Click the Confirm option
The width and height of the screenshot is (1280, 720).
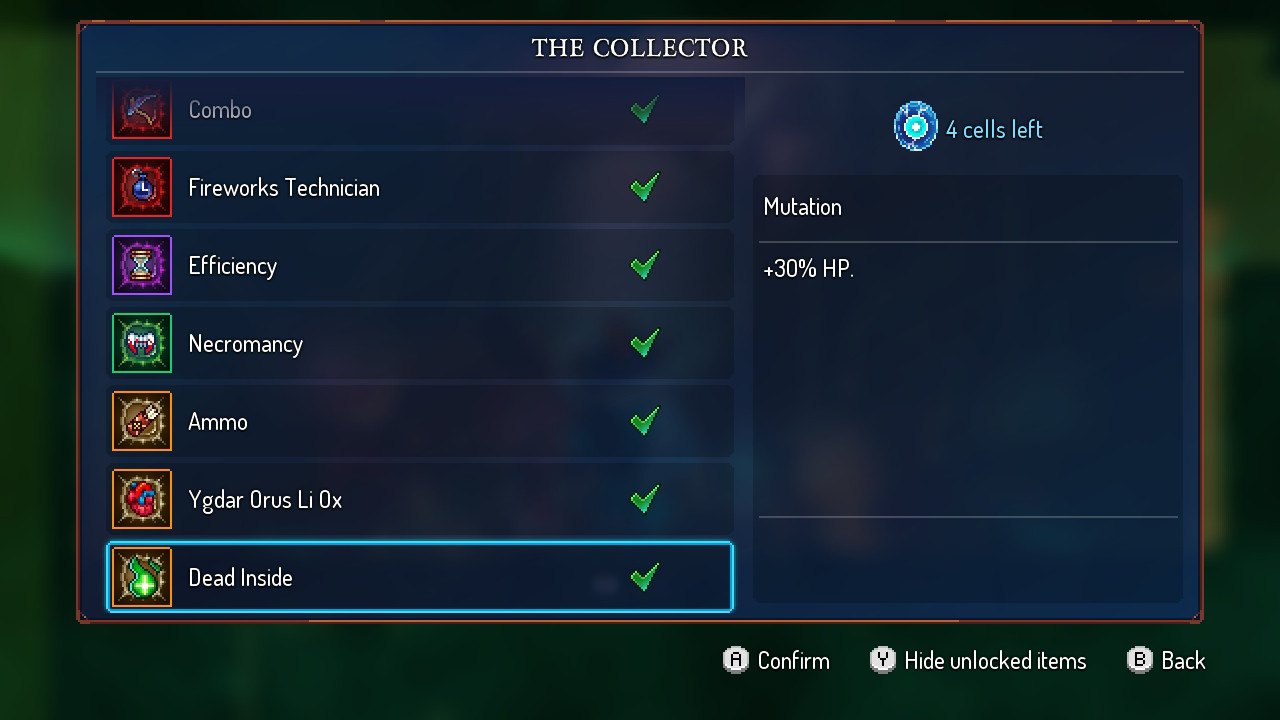pos(777,660)
